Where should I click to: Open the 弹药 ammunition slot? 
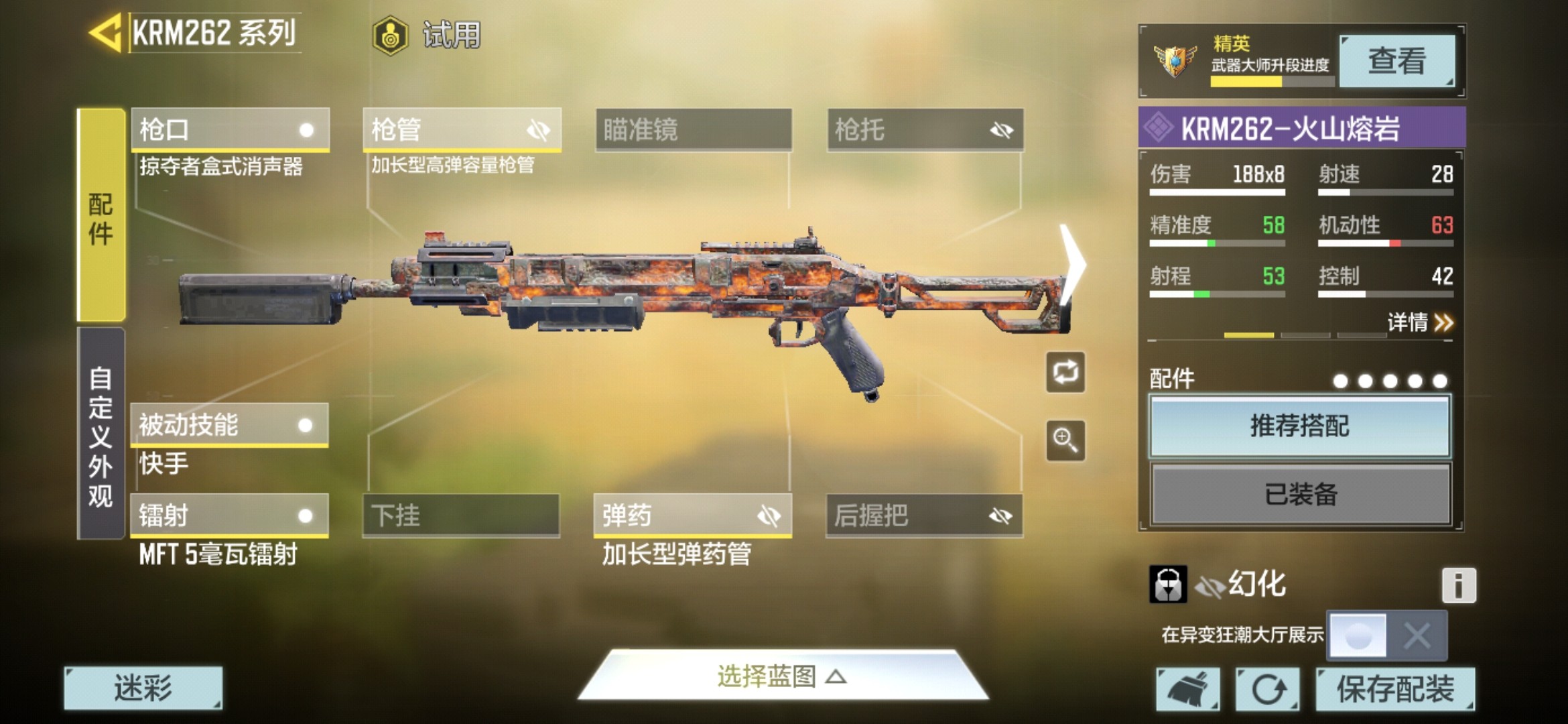[692, 516]
